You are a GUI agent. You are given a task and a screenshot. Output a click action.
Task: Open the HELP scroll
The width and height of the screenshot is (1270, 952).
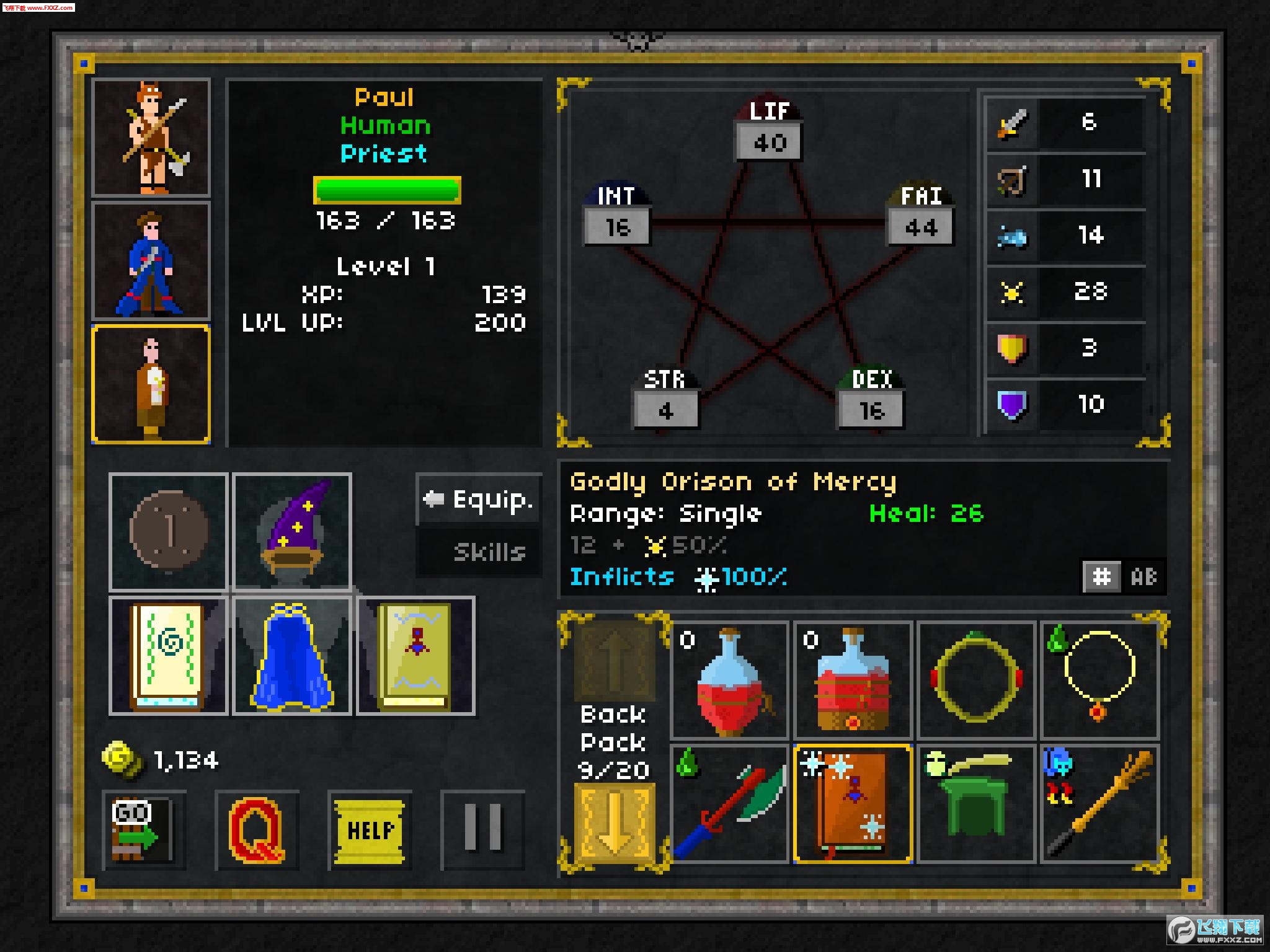tap(370, 831)
